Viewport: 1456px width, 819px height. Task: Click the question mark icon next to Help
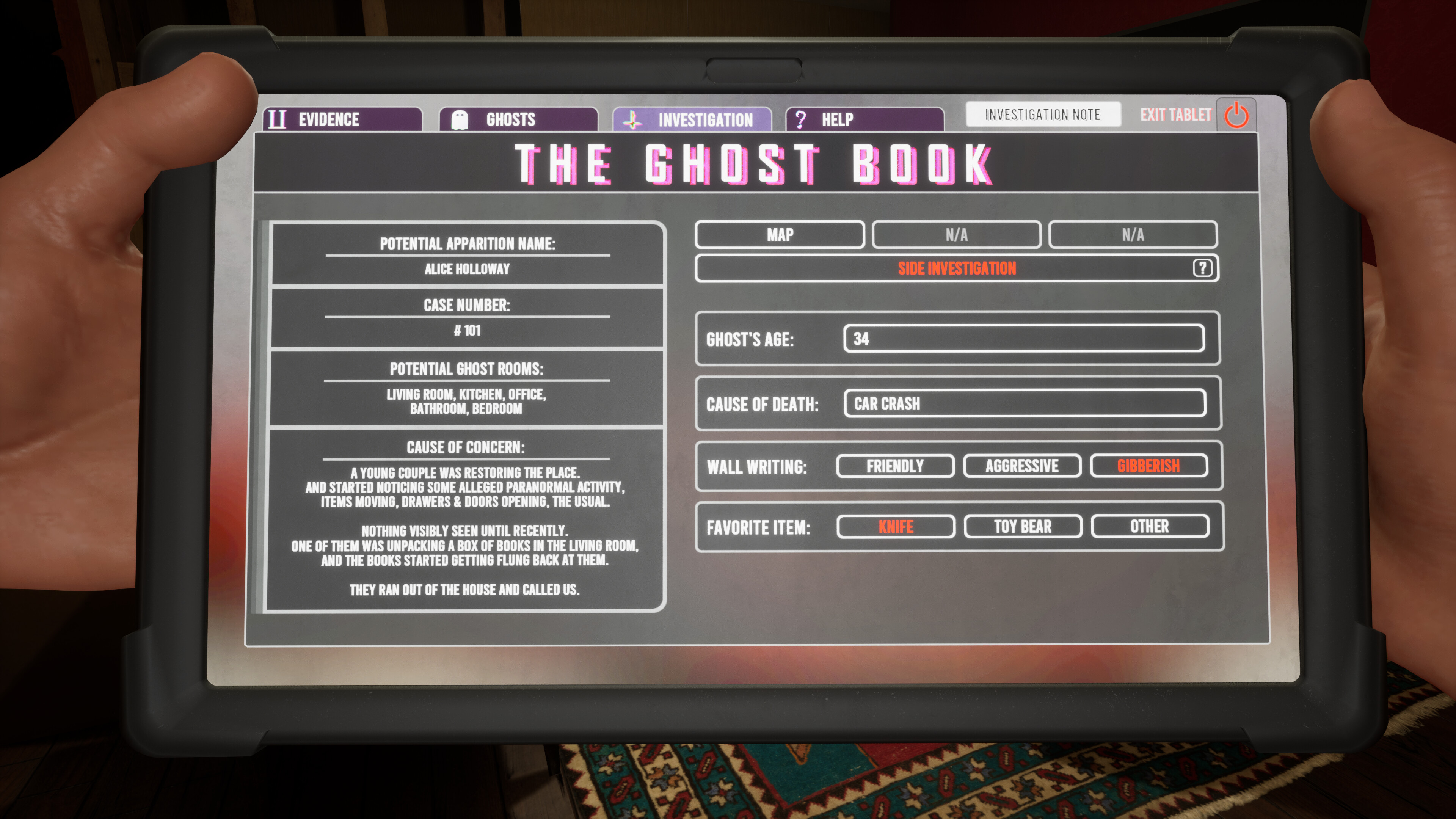(x=800, y=119)
